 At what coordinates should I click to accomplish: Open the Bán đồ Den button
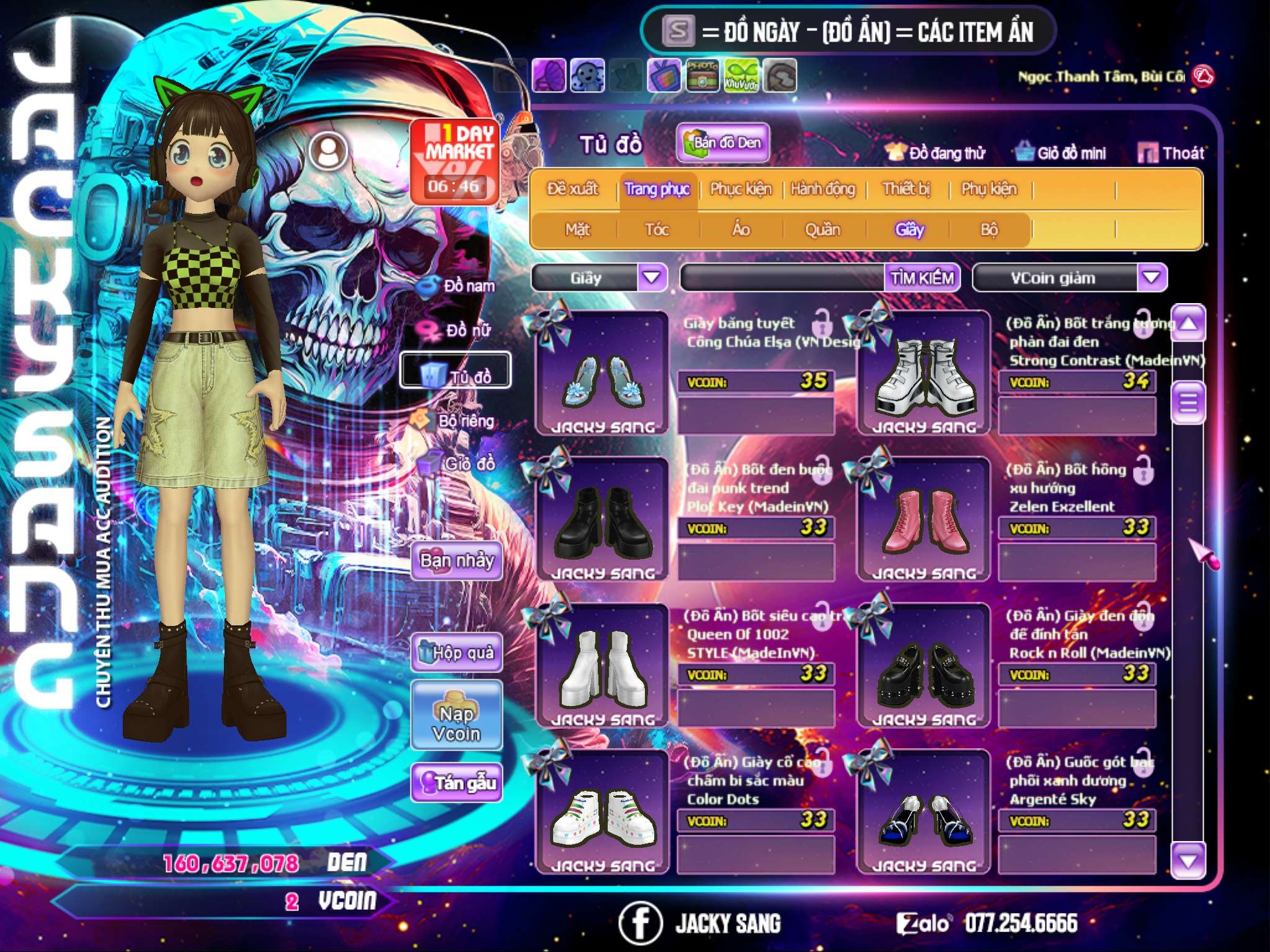(722, 143)
